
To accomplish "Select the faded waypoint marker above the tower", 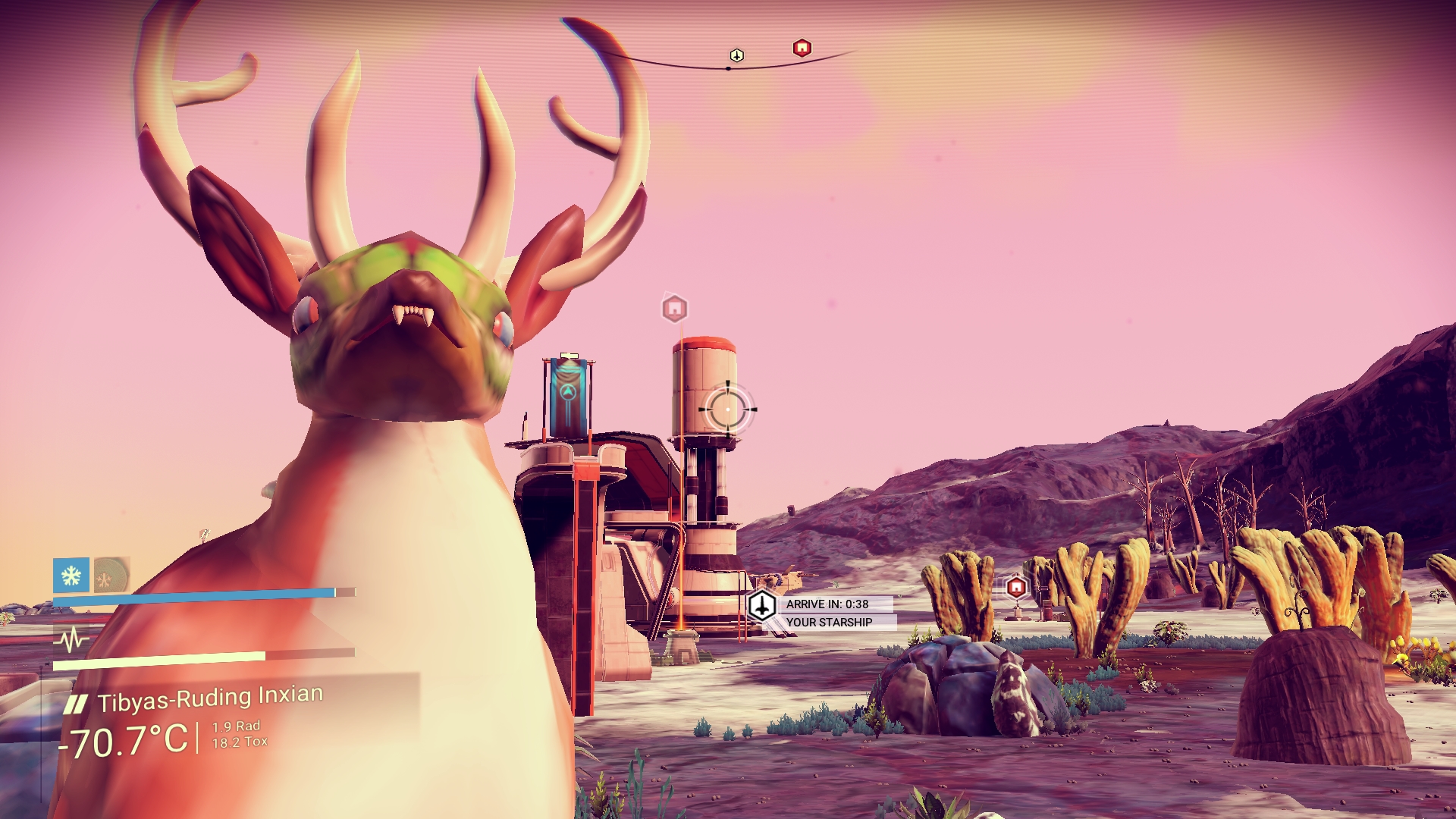I will (x=674, y=309).
